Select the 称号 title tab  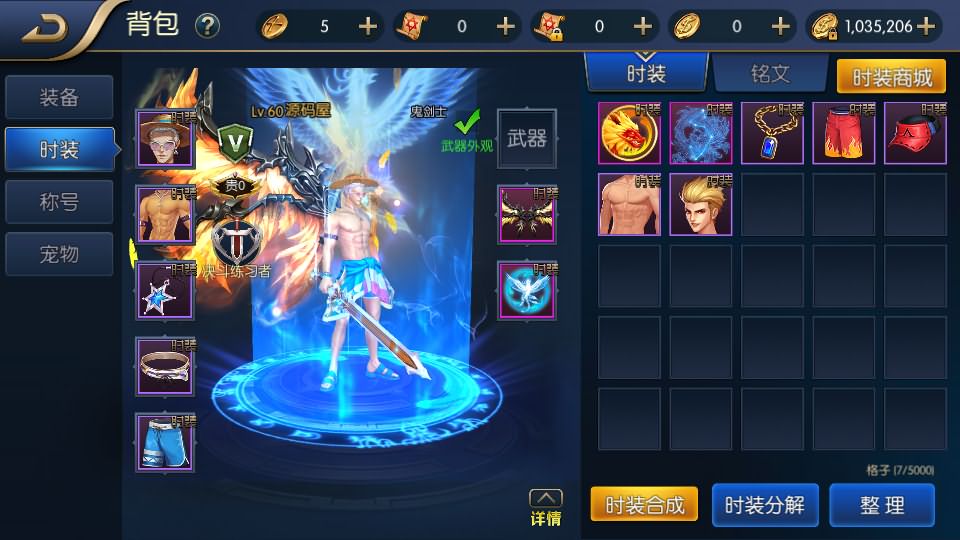pyautogui.click(x=58, y=203)
